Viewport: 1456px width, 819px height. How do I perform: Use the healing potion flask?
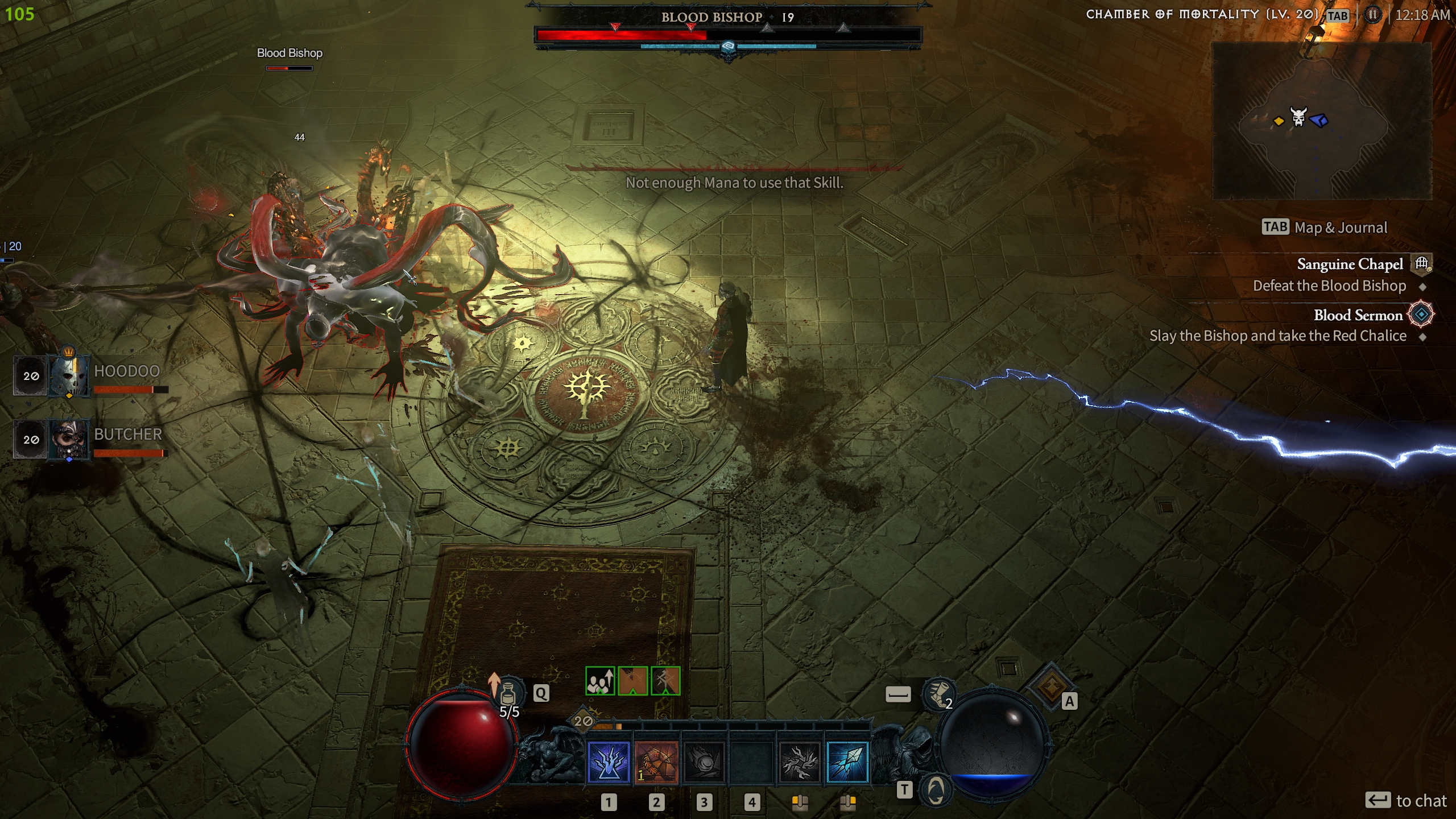tap(508, 693)
